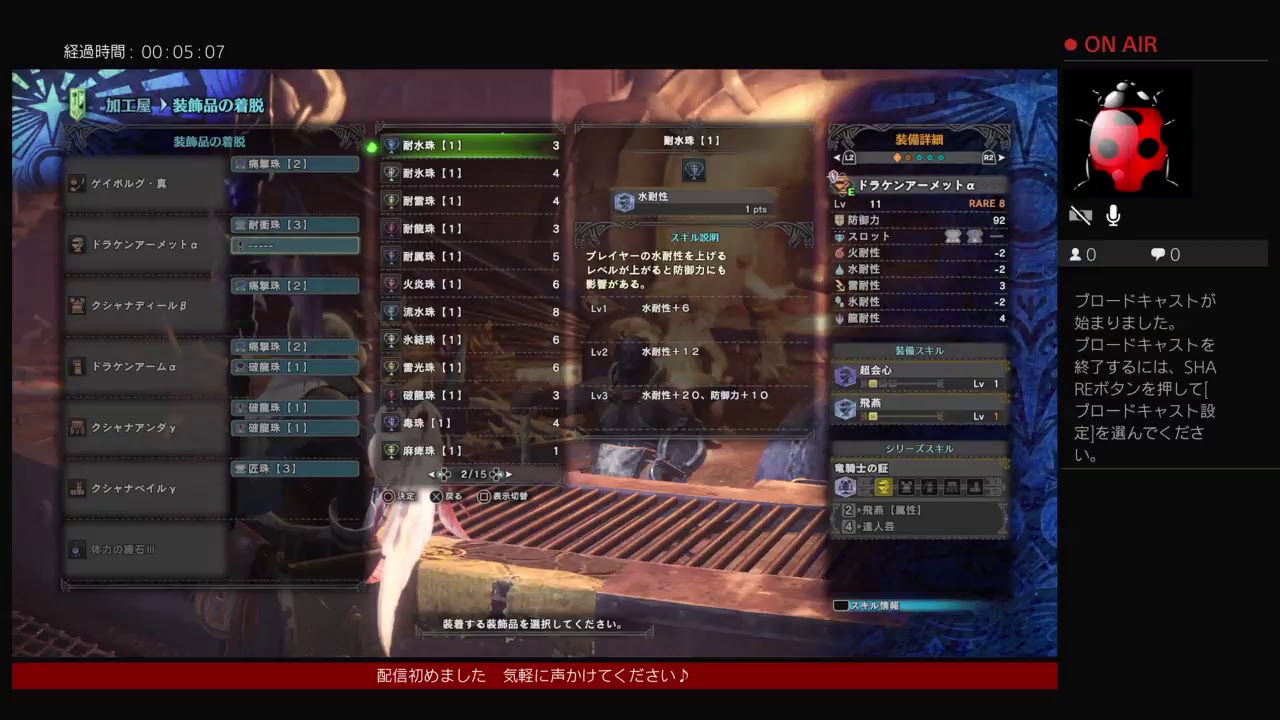Toggle the empty decoration slot on ドラケンアーメットα
Screen dimensions: 1280x720
tap(294, 244)
